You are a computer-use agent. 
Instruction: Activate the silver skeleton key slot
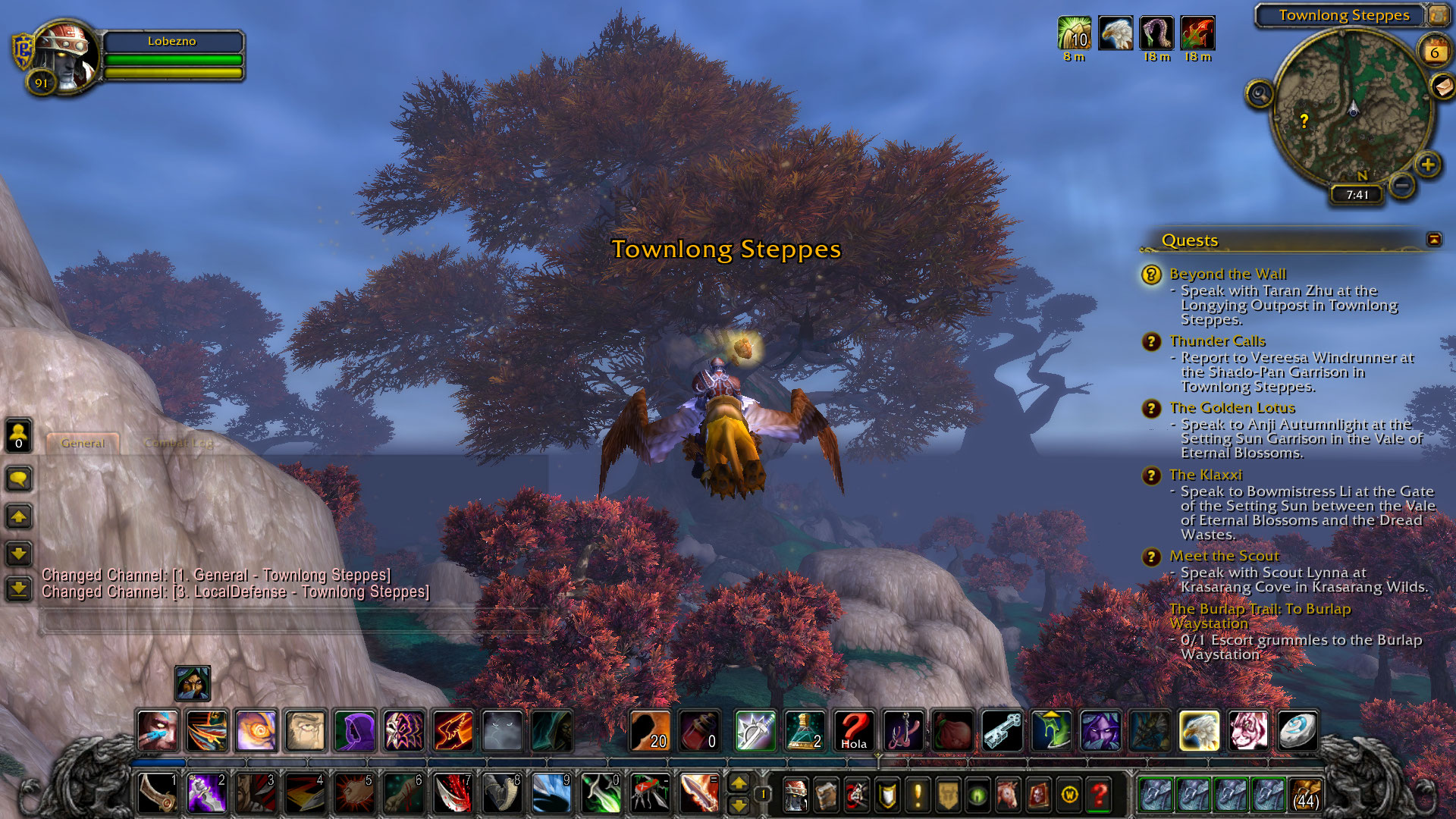point(1002,731)
